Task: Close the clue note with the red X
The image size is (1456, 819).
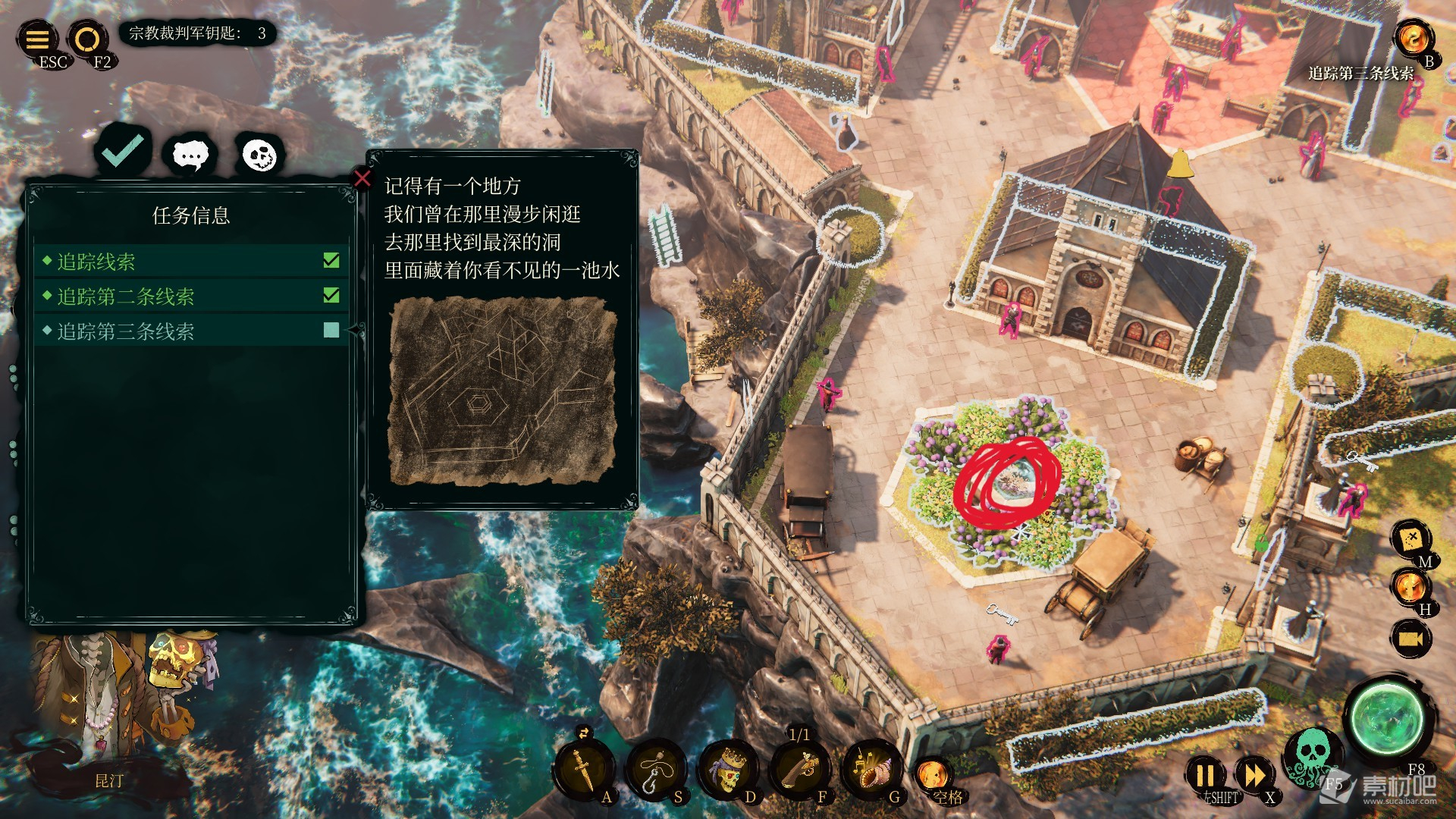Action: pos(362,179)
